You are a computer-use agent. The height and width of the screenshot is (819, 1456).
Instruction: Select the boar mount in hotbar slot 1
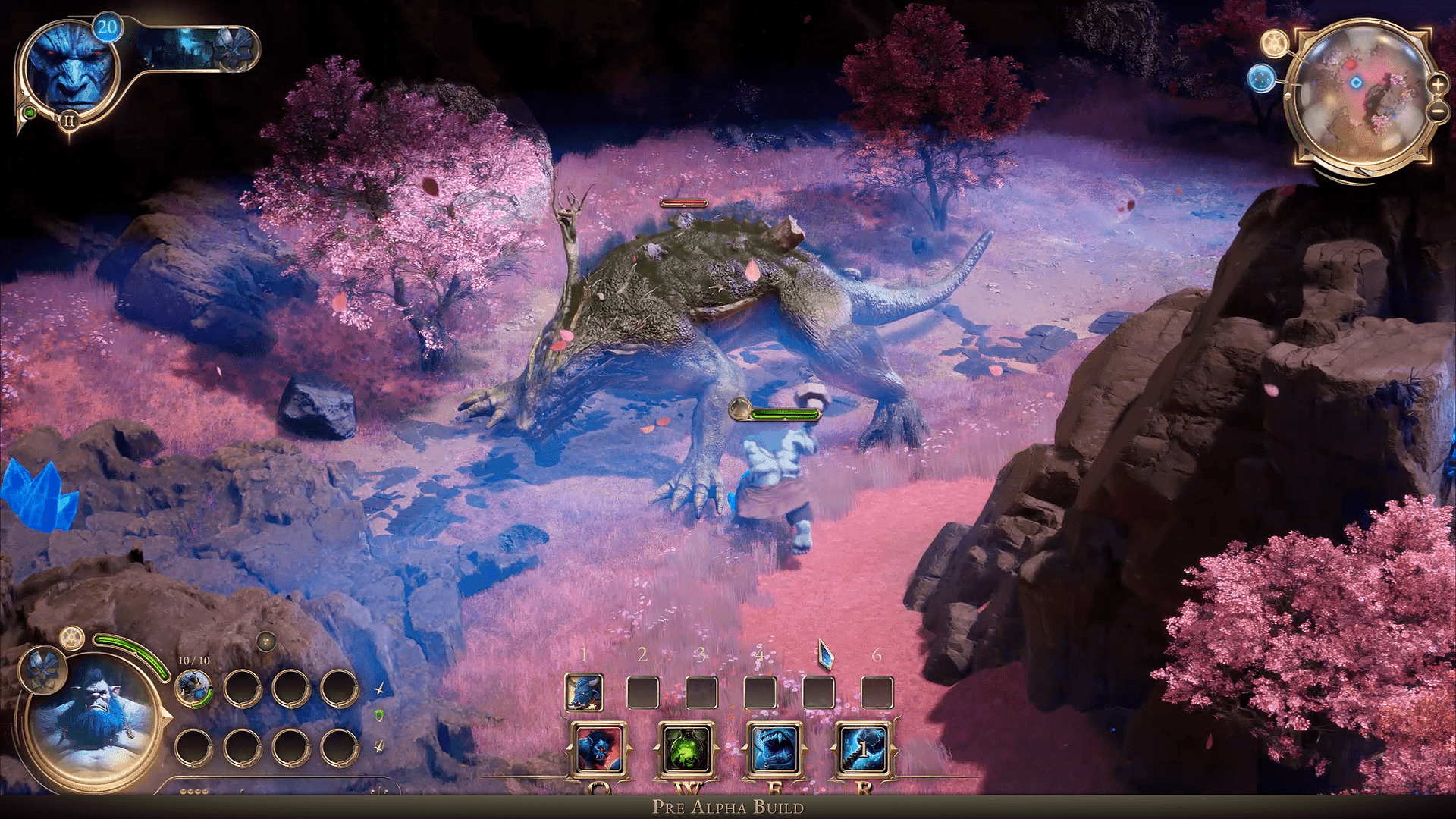pos(583,691)
